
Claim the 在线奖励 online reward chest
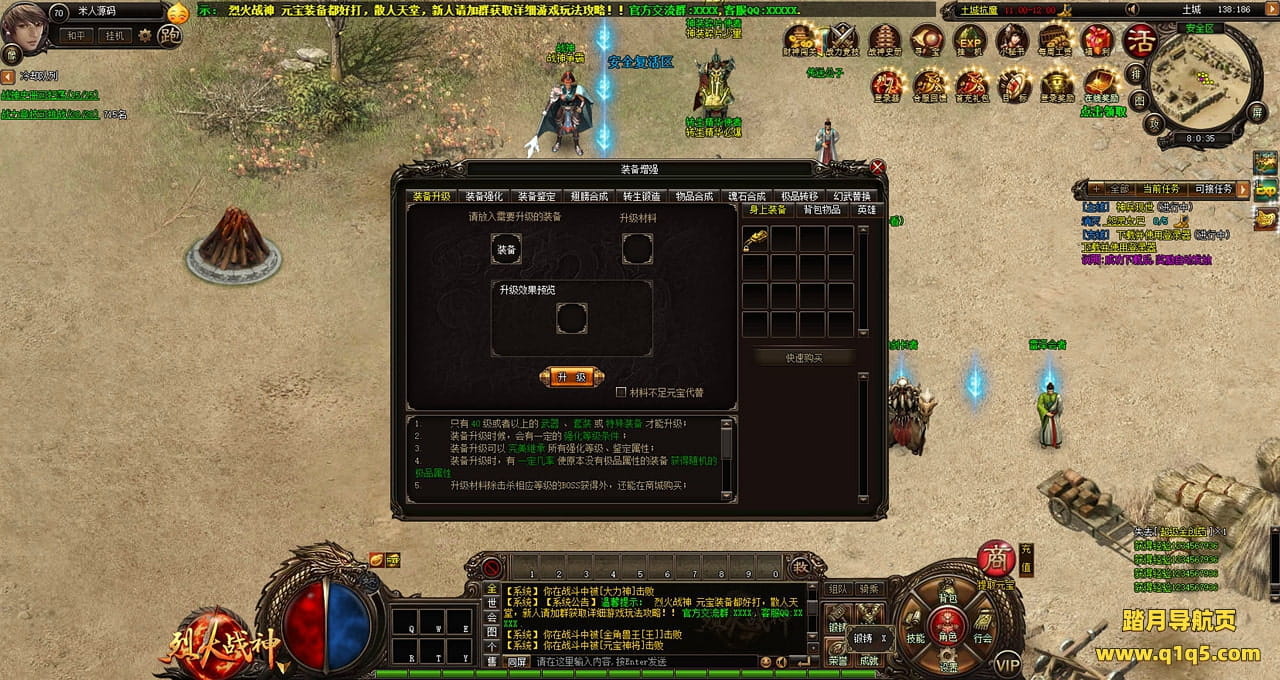(1101, 84)
